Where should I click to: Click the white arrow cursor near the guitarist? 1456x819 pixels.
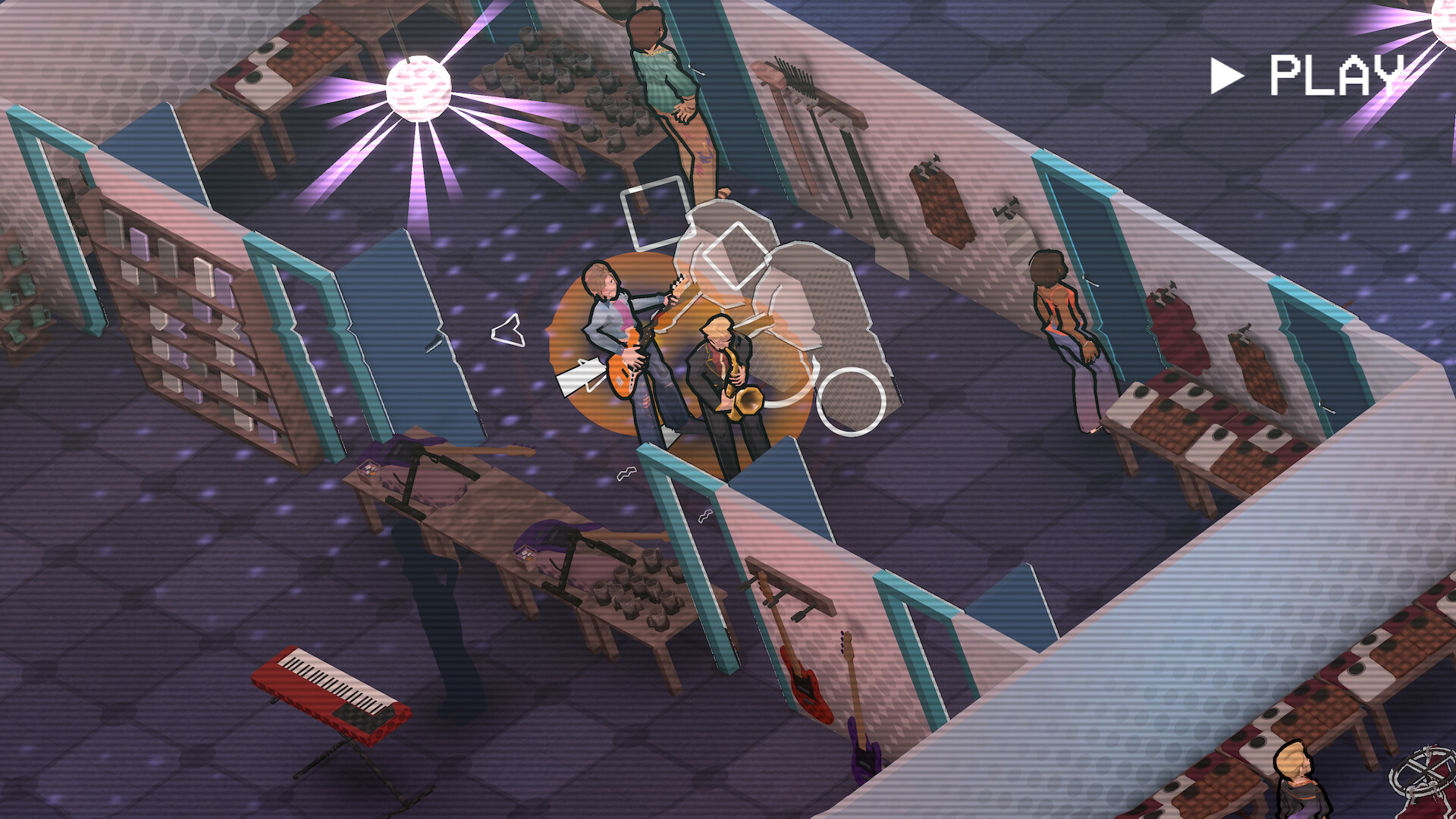click(581, 373)
